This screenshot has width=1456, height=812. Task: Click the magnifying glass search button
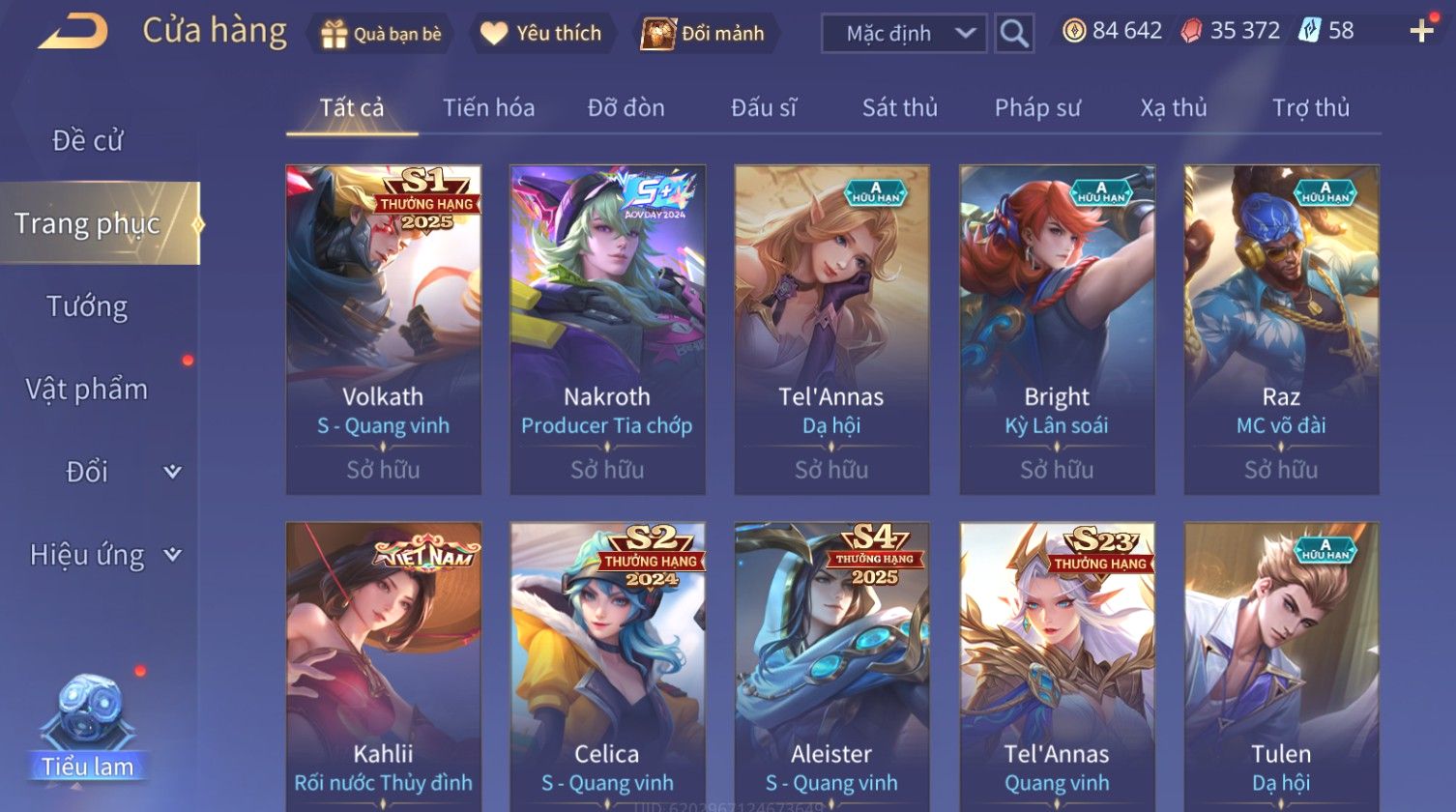[1014, 34]
